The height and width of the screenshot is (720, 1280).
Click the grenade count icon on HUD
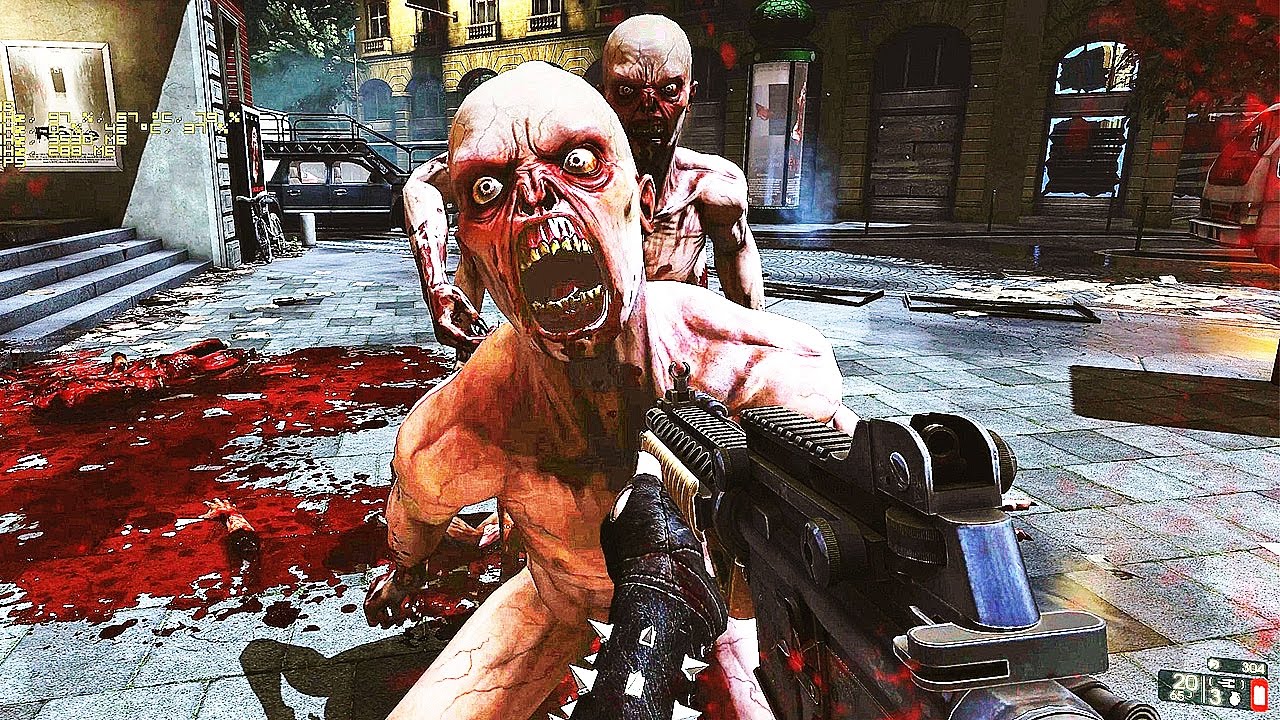pyautogui.click(x=1234, y=699)
